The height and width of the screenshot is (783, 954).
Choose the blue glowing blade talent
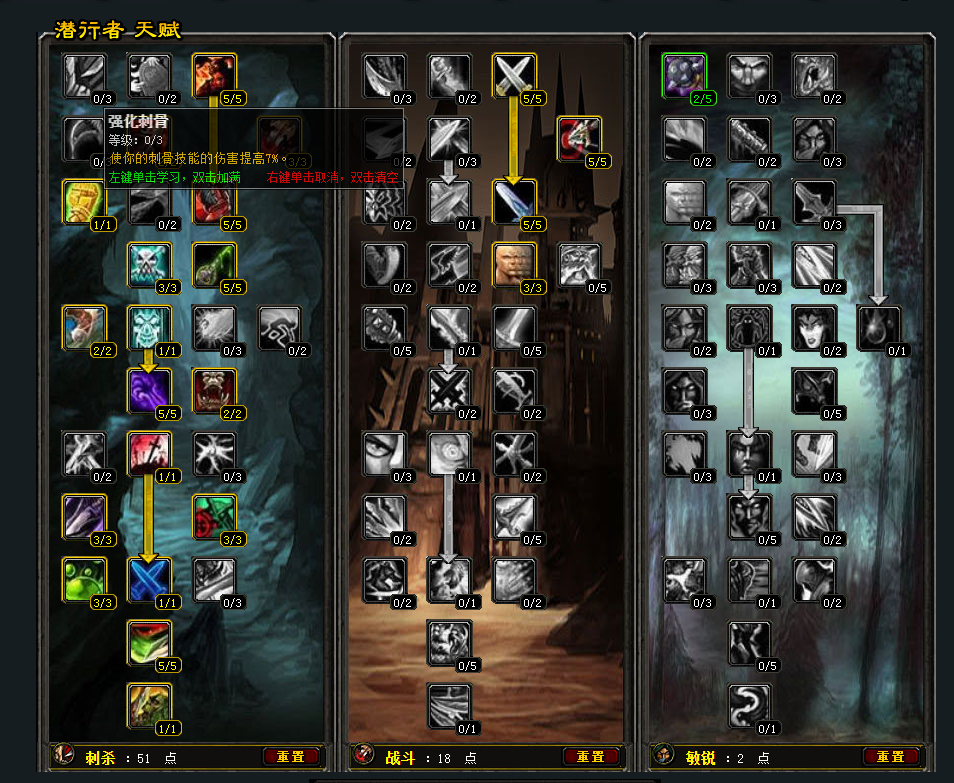[514, 201]
